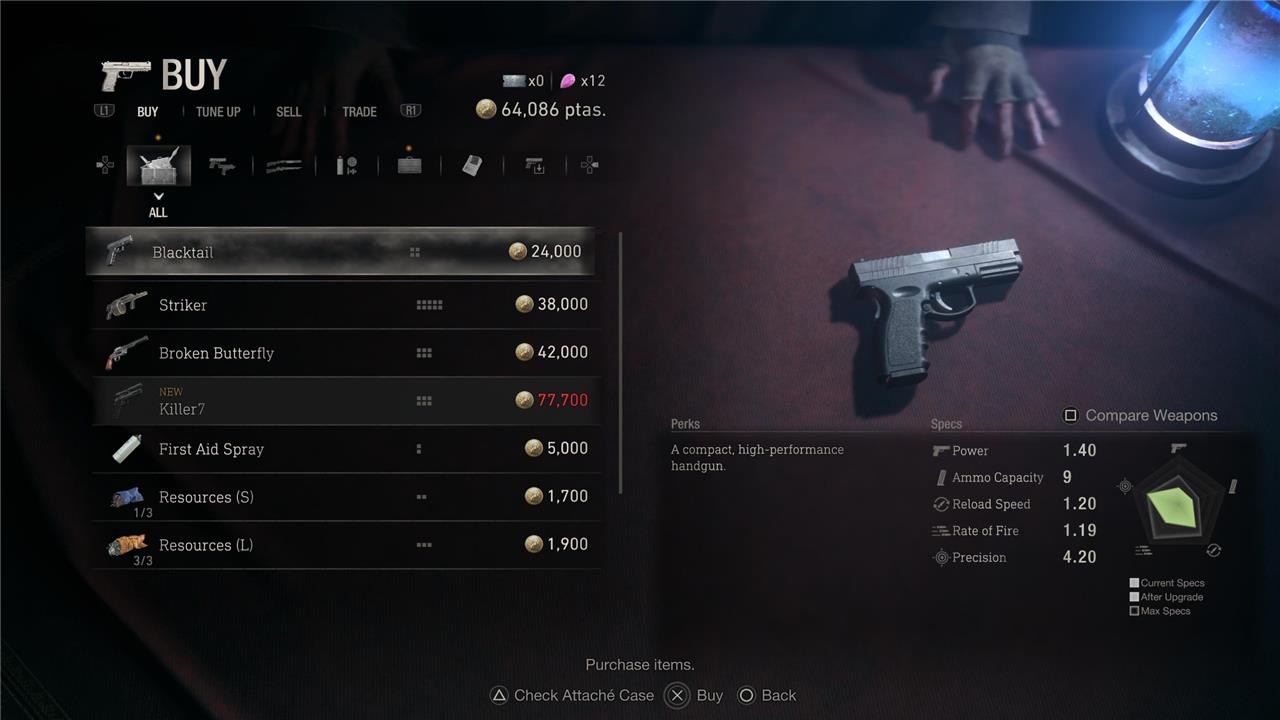Image resolution: width=1280 pixels, height=720 pixels.
Task: Pick First Aid Spray from the shop list
Action: pyautogui.click(x=345, y=449)
